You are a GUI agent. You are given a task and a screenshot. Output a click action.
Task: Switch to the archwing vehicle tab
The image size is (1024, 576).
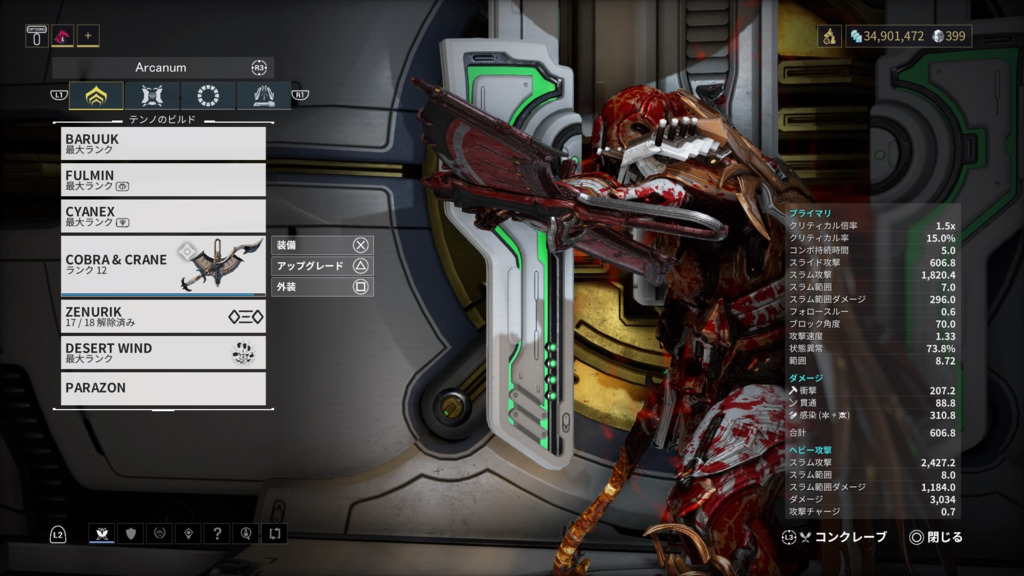tap(264, 96)
